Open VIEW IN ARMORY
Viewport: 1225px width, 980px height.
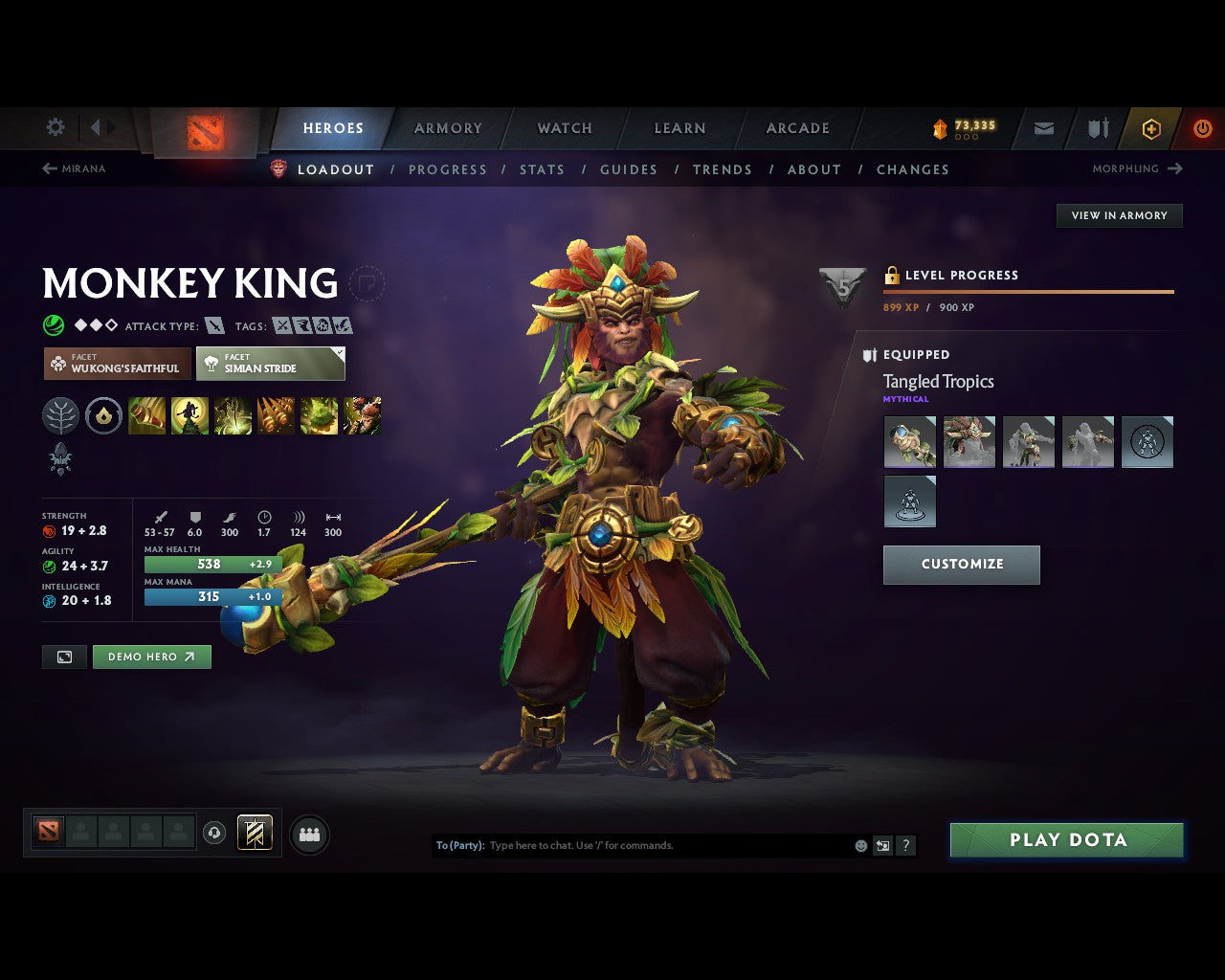tap(1119, 215)
